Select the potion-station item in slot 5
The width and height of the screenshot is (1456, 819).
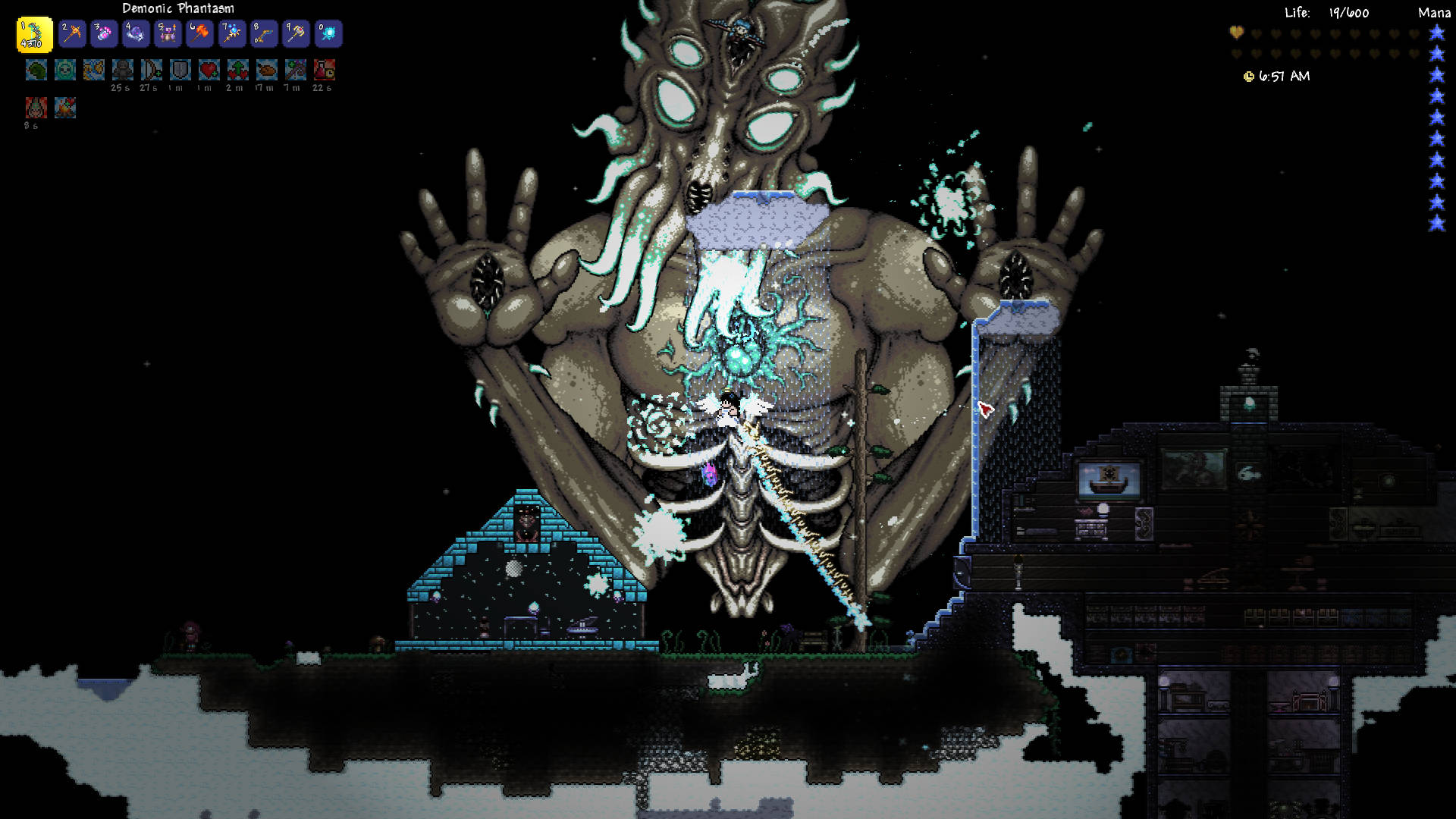(x=168, y=34)
